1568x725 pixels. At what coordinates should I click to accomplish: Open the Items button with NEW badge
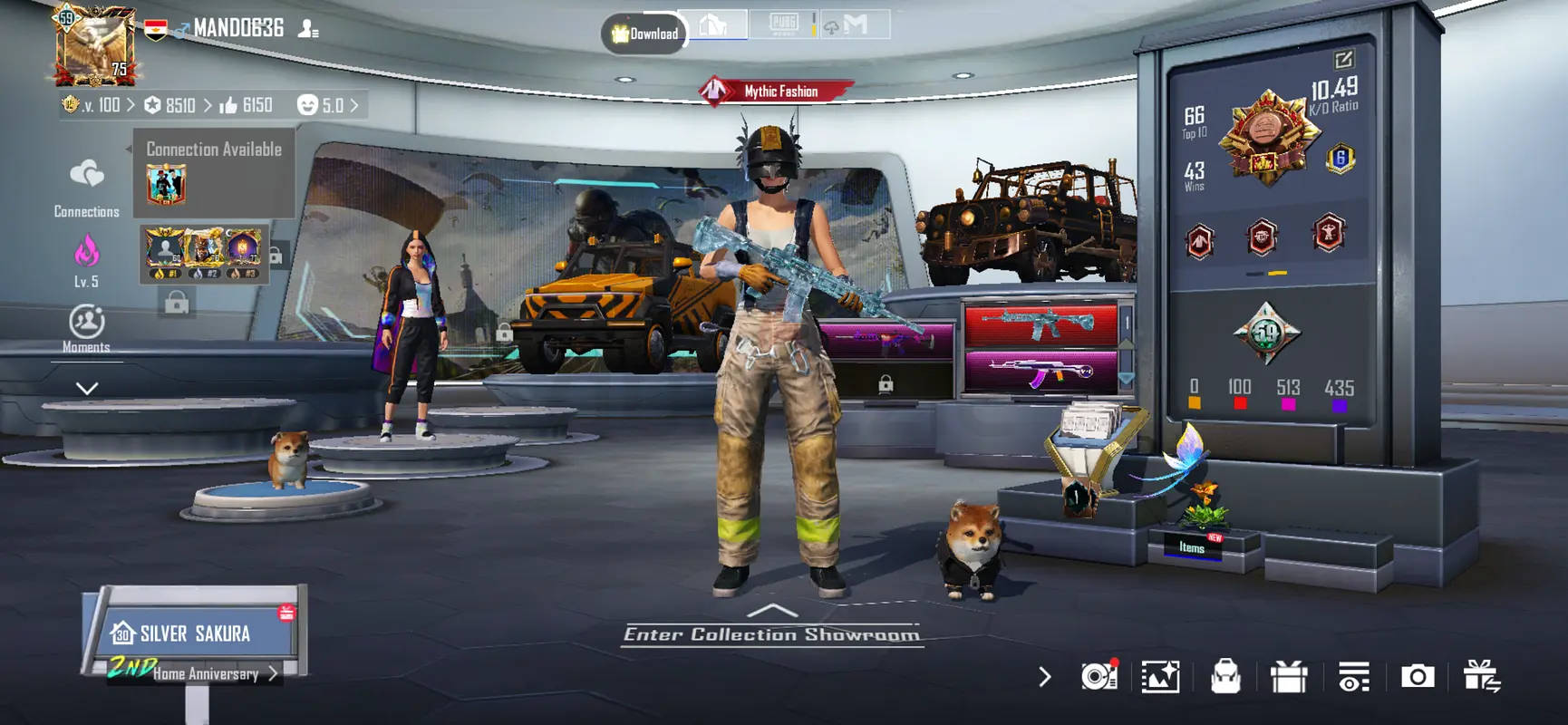click(x=1194, y=546)
